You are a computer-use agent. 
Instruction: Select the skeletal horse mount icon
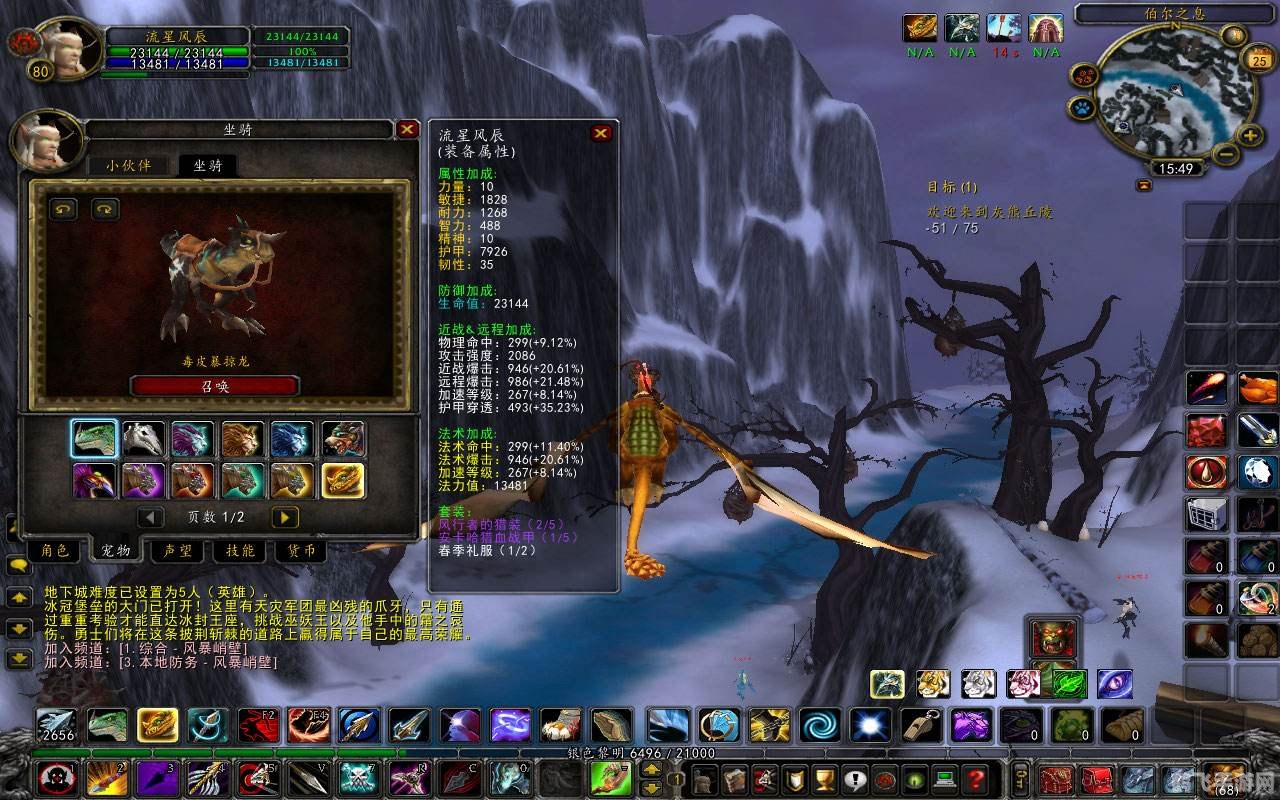[144, 439]
